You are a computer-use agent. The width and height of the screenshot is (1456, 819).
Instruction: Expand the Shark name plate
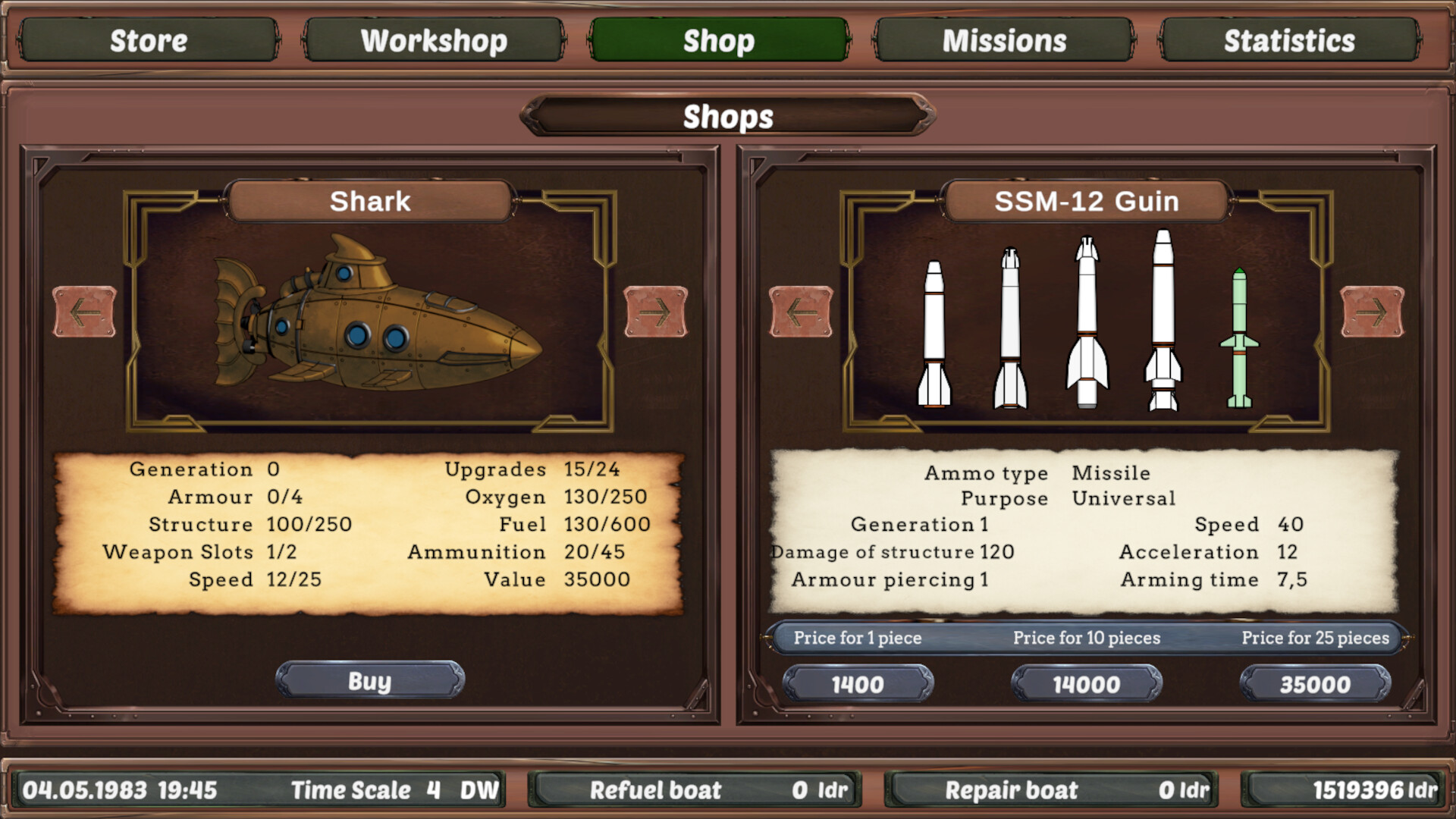point(369,201)
